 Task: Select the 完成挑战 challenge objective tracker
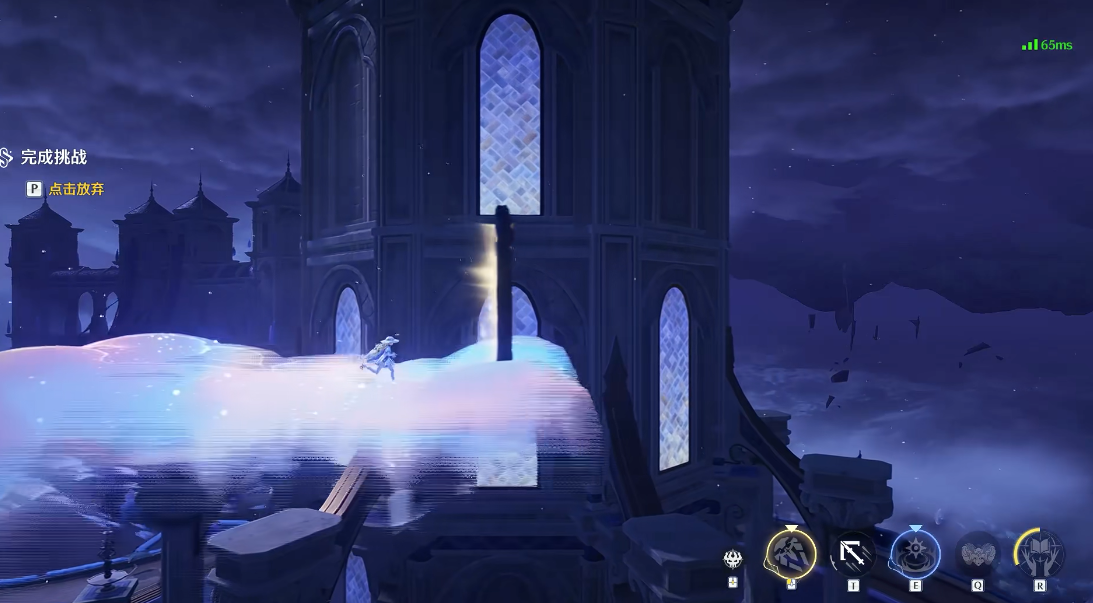pyautogui.click(x=53, y=157)
